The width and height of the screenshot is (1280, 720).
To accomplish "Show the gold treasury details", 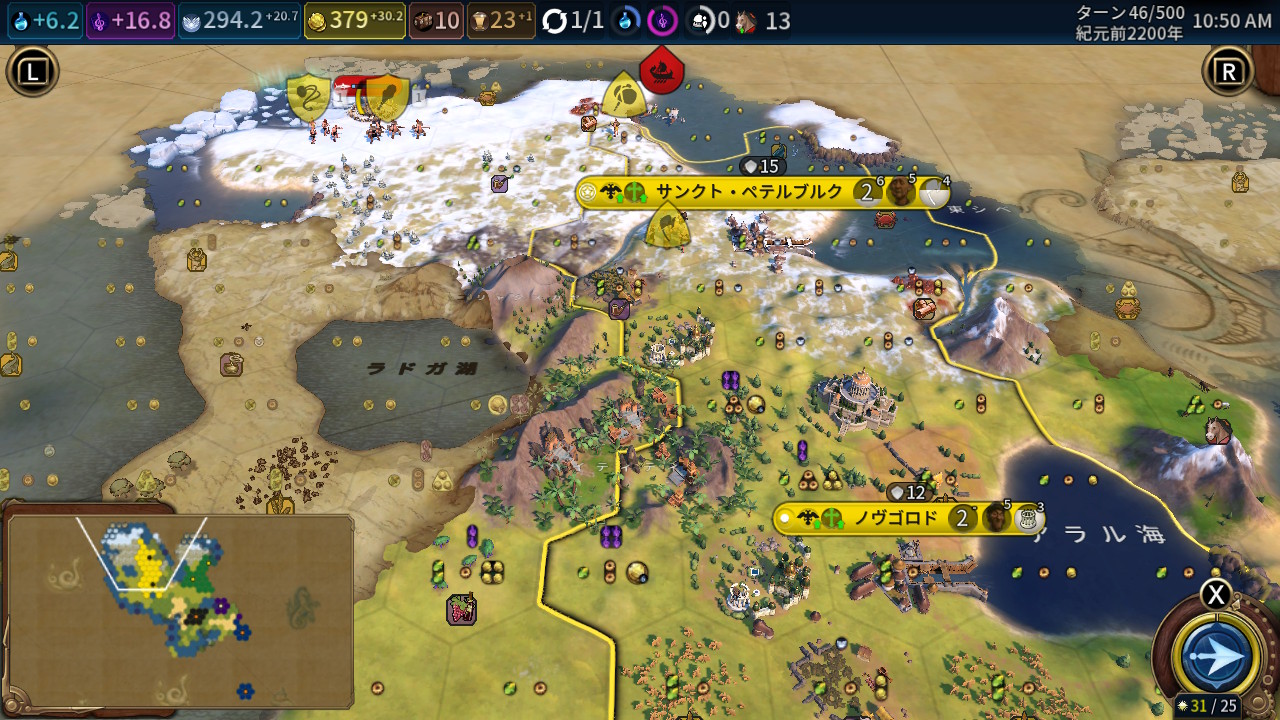I will (354, 21).
